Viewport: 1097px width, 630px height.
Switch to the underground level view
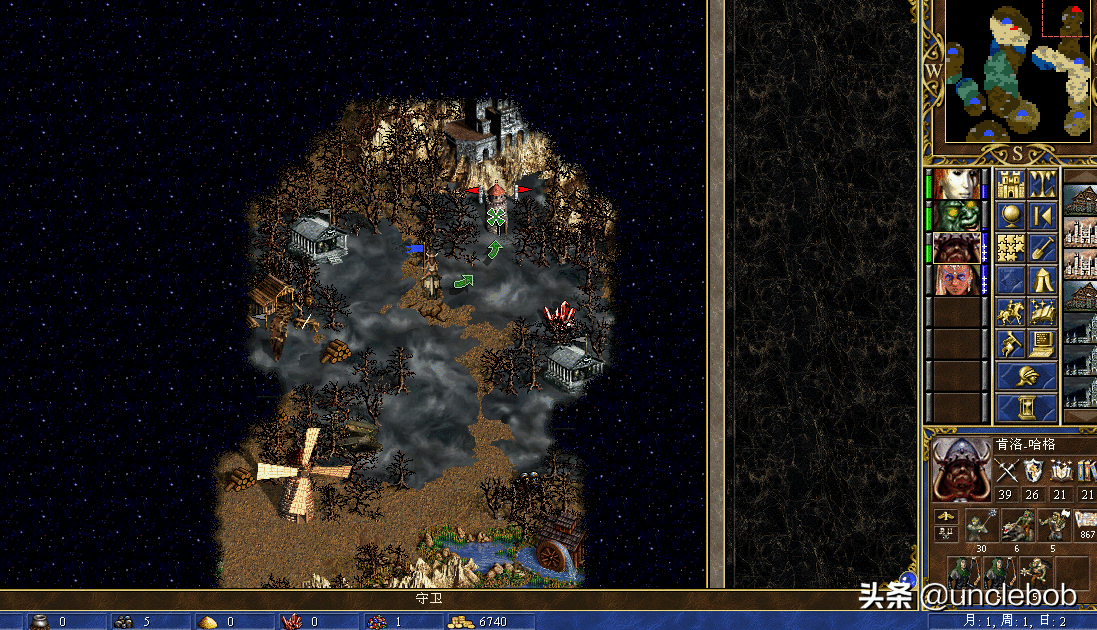(x=1042, y=185)
